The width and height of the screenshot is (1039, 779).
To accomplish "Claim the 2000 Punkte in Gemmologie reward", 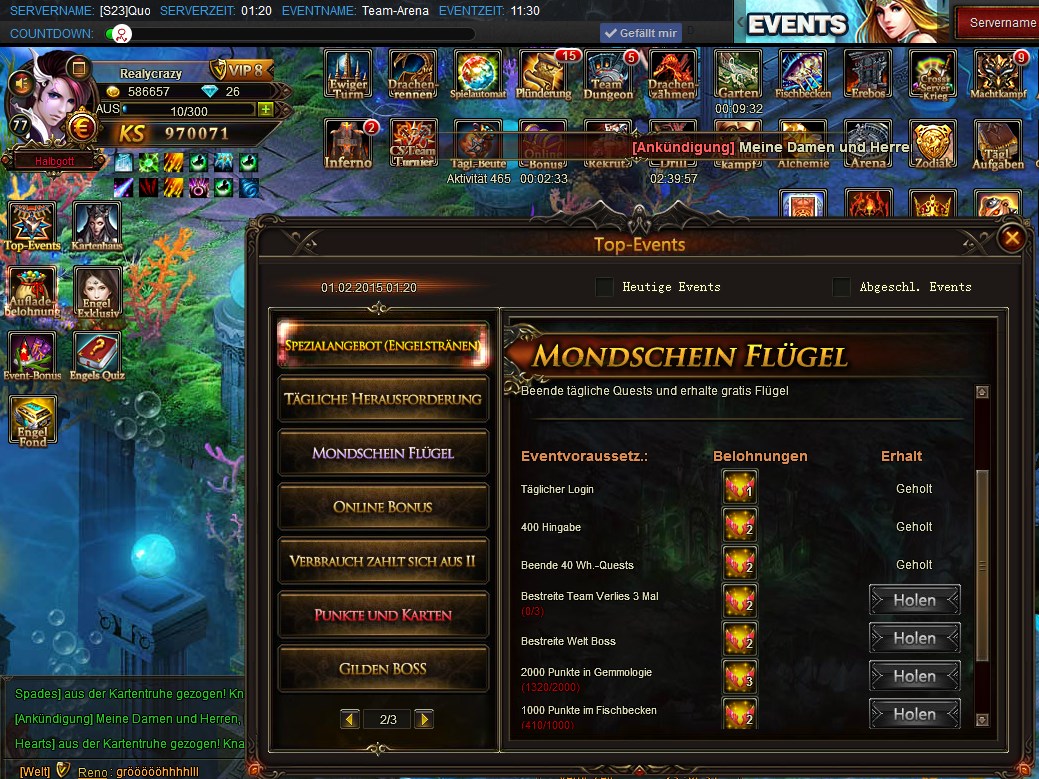I will click(x=914, y=676).
